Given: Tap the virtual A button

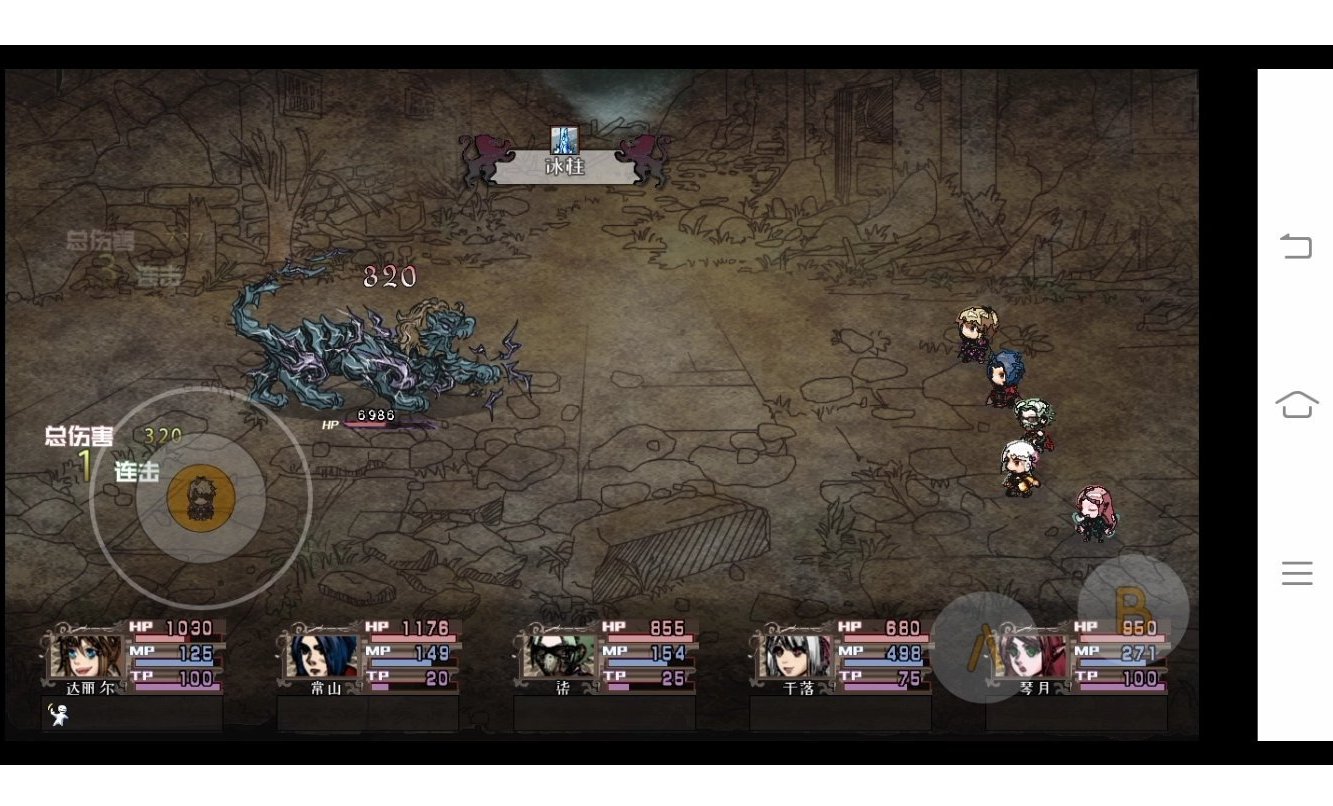Looking at the screenshot, I should (x=985, y=647).
